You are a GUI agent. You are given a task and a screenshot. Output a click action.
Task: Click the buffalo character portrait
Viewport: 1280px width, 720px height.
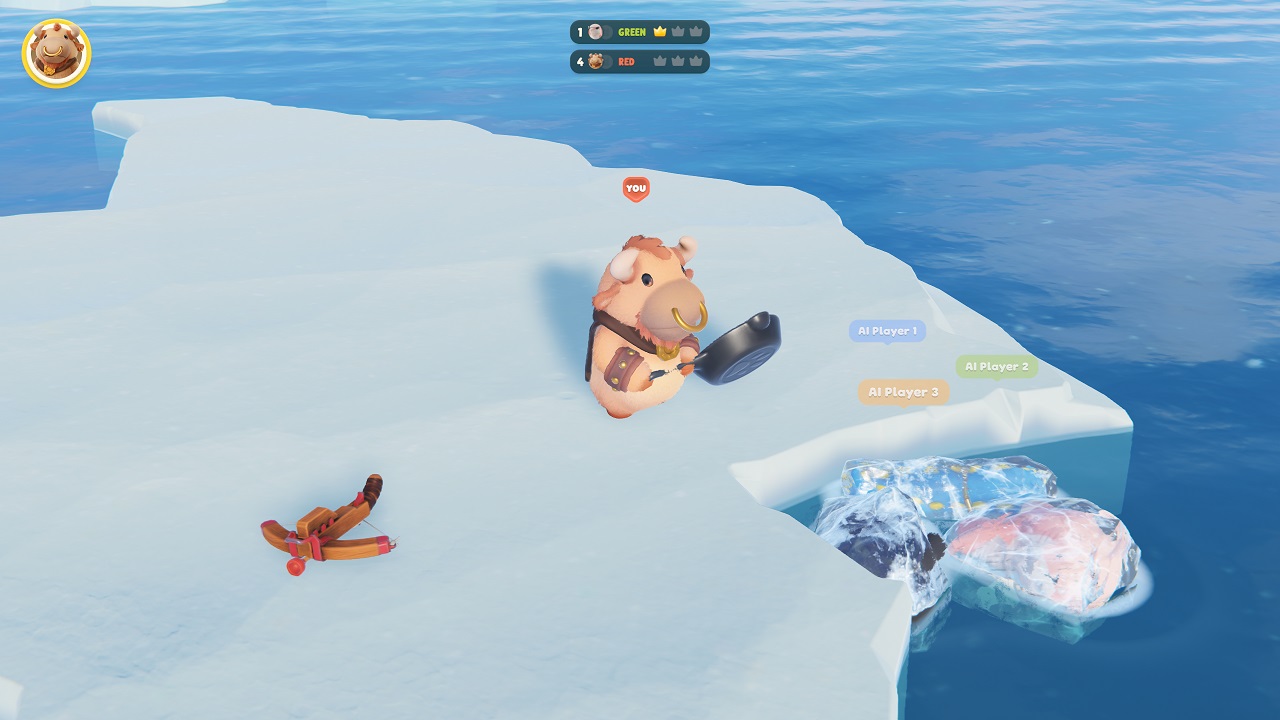56,53
